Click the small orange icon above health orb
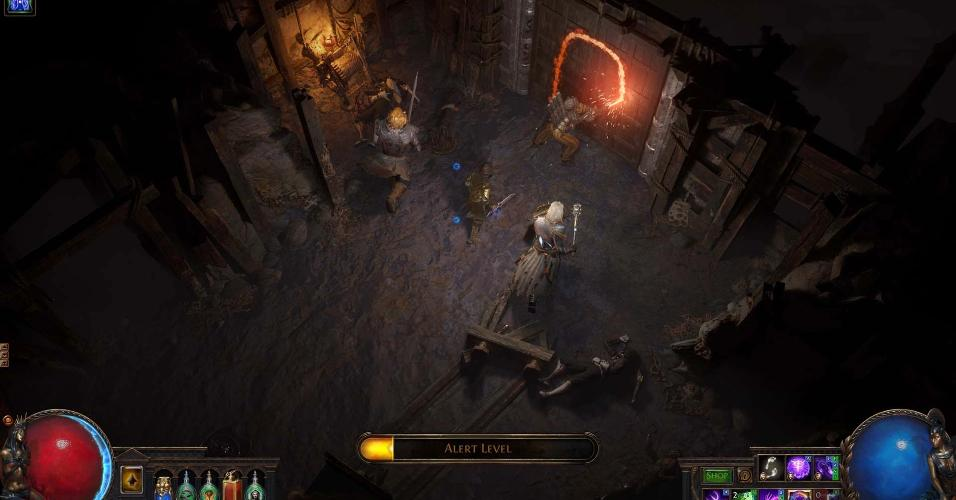 pyautogui.click(x=7, y=419)
